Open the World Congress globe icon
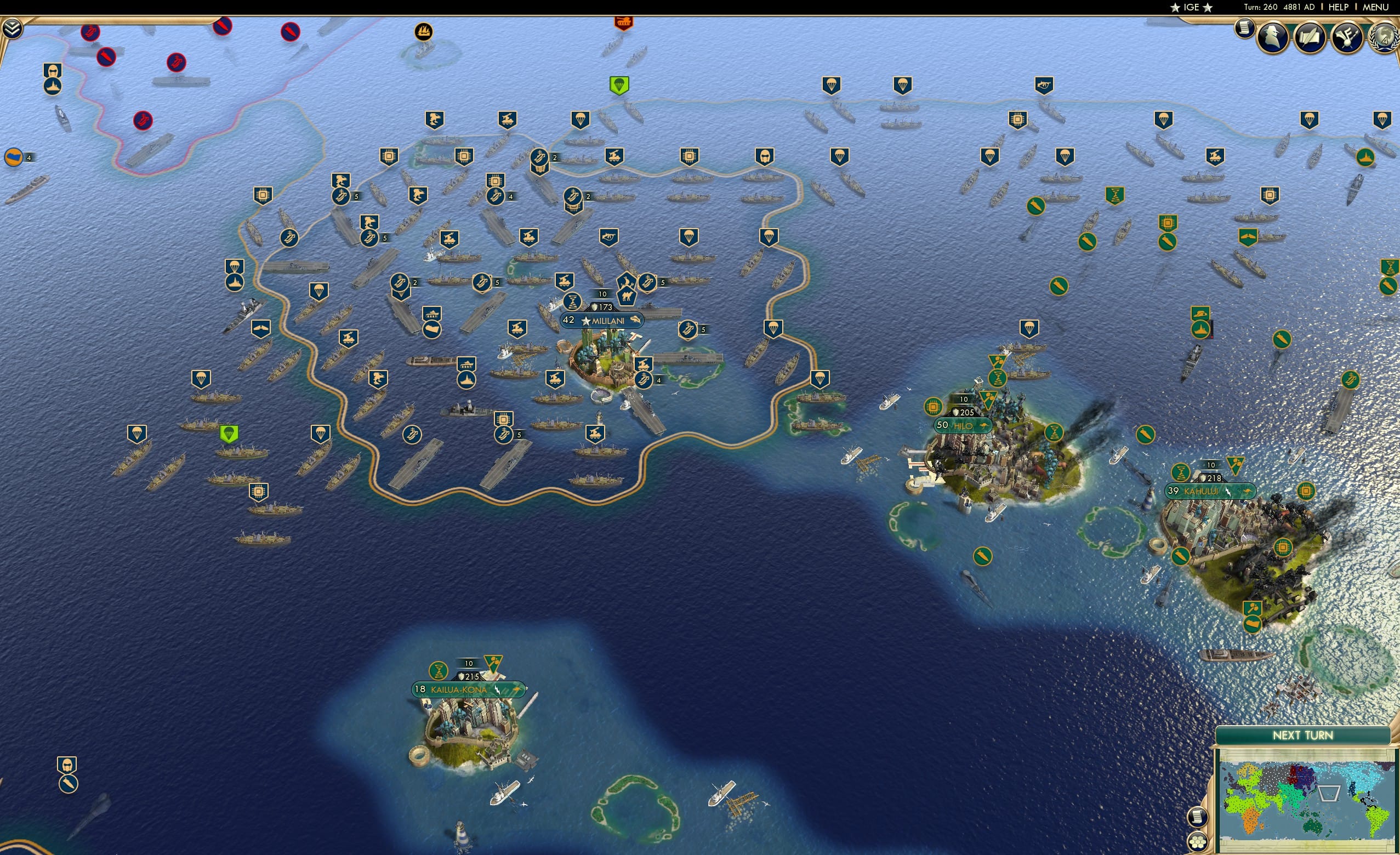The height and width of the screenshot is (855, 1400). [x=1387, y=38]
